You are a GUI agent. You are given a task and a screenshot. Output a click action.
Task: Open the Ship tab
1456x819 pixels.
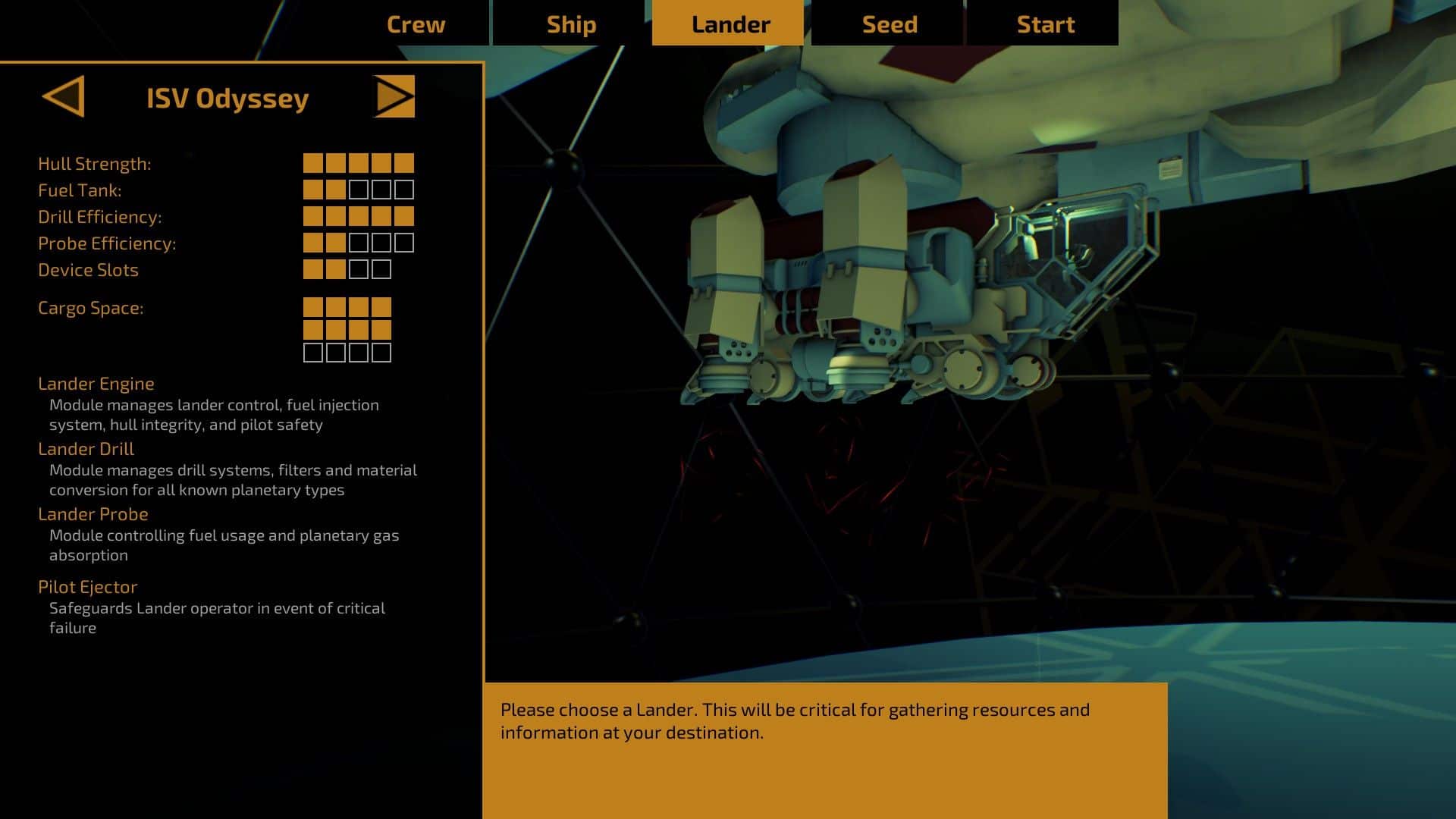571,24
